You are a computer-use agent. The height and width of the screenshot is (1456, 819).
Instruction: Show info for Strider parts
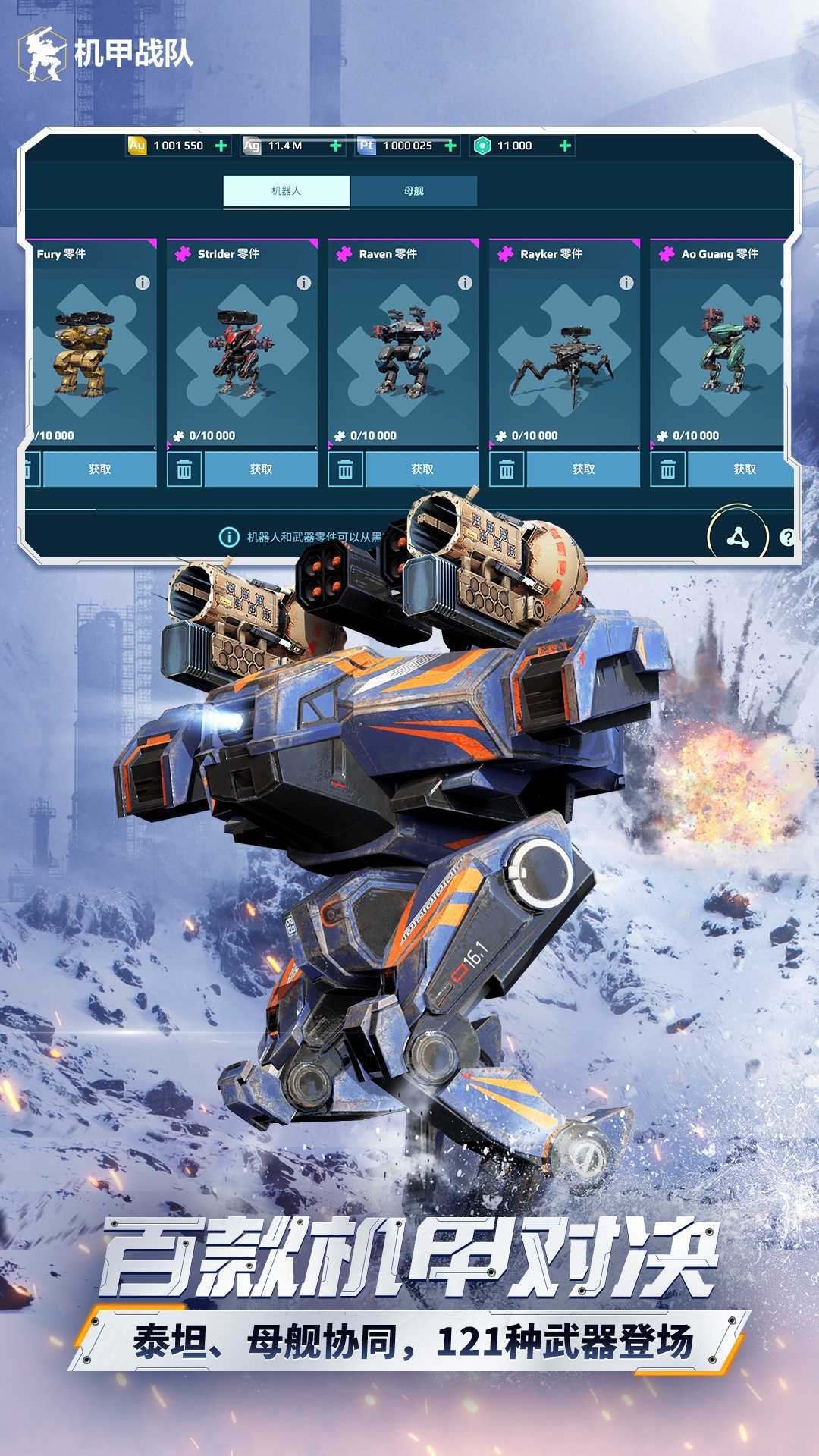click(304, 283)
